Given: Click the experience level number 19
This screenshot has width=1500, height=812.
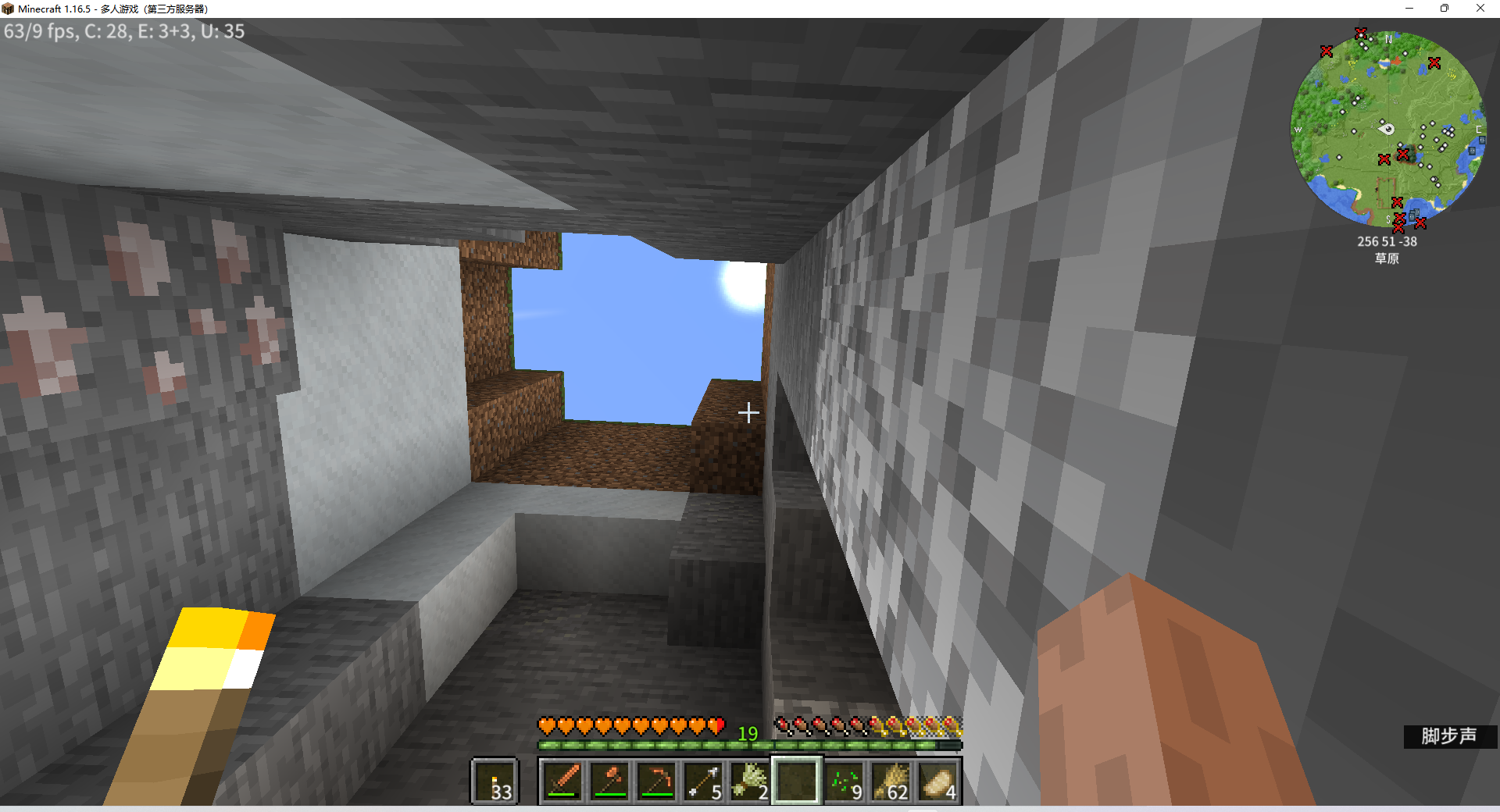Looking at the screenshot, I should pyautogui.click(x=748, y=732).
